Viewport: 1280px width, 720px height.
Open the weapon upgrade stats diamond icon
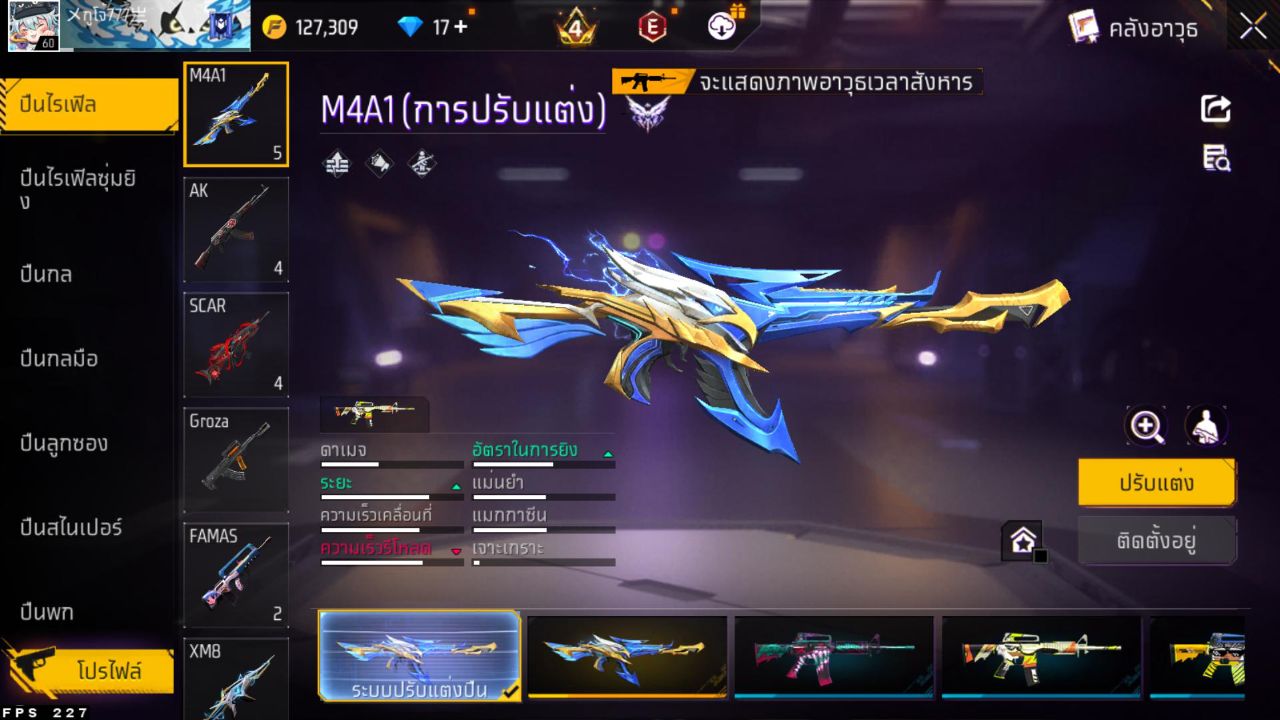coord(336,163)
